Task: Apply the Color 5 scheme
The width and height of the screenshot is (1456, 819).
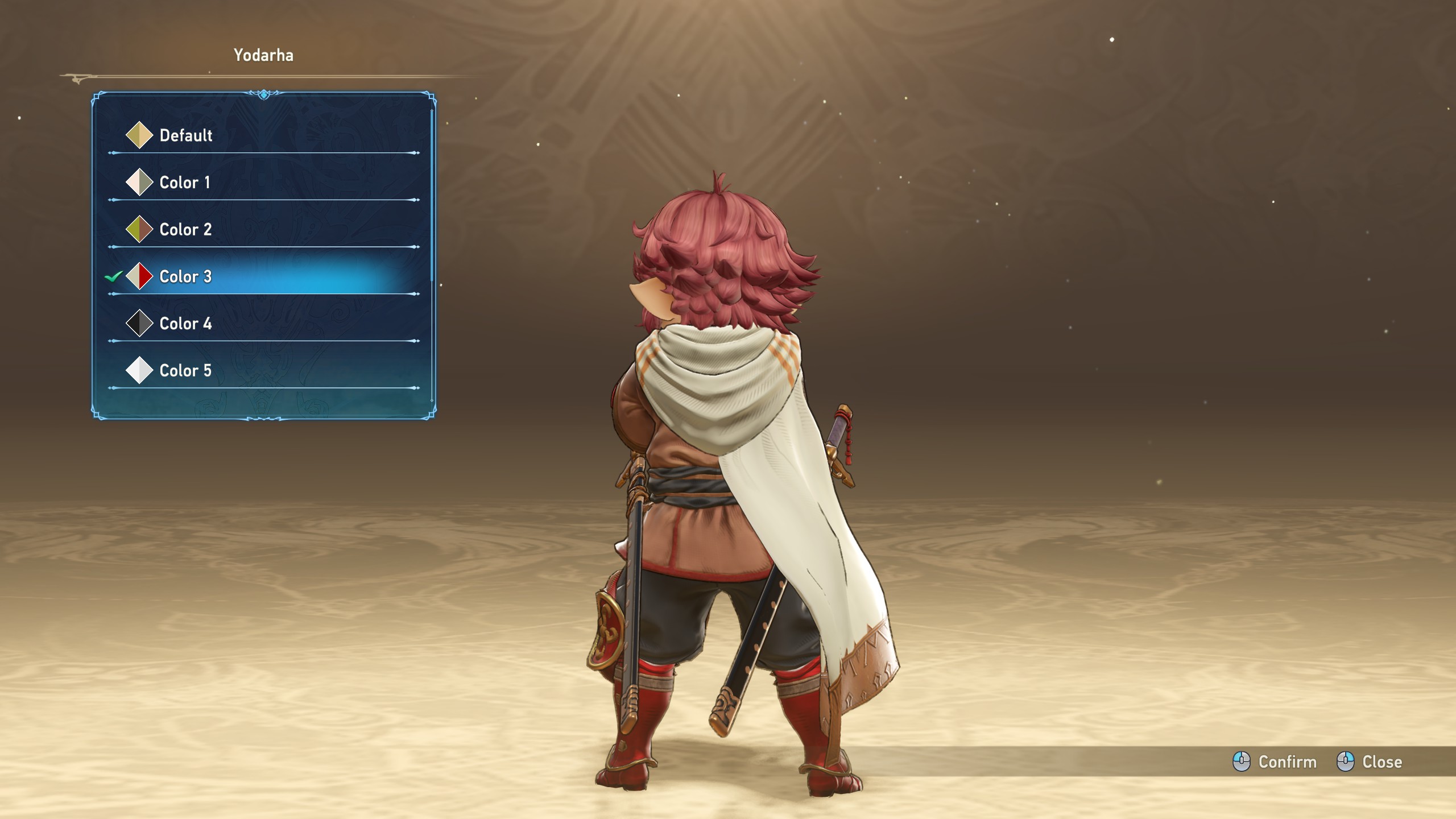Action: click(x=185, y=371)
